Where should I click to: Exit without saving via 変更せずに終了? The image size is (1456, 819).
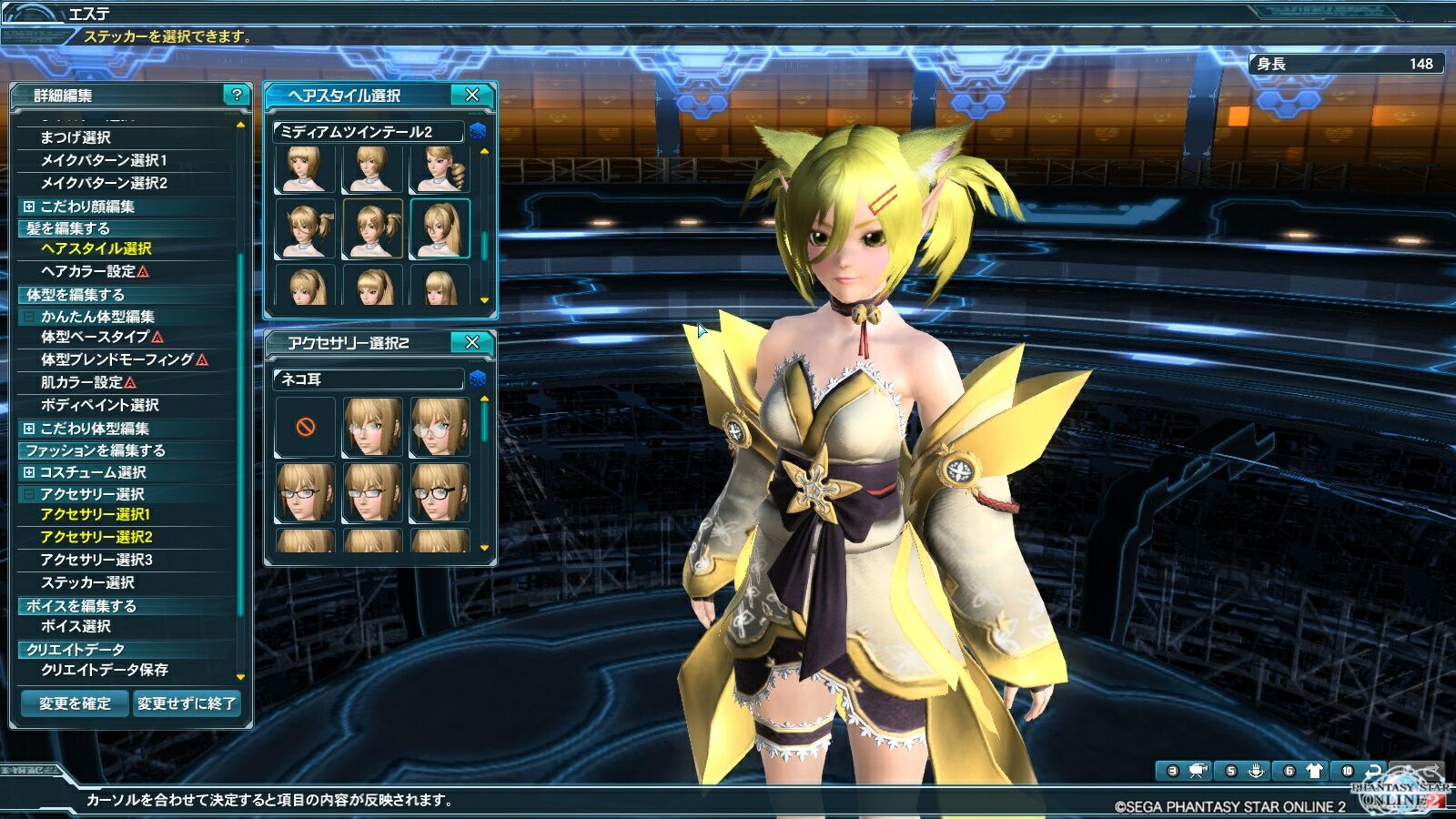[187, 703]
